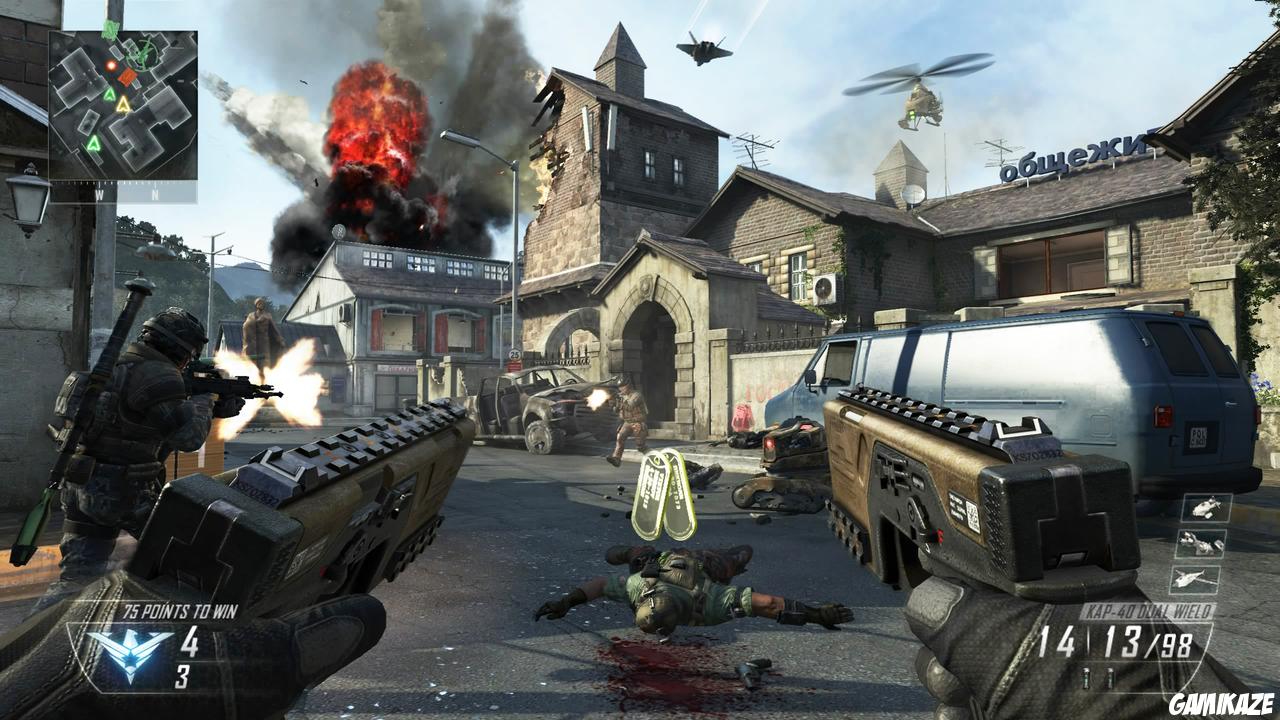Select a green teammate arrow on the minimap
Image resolution: width=1280 pixels, height=720 pixels.
[x=110, y=95]
